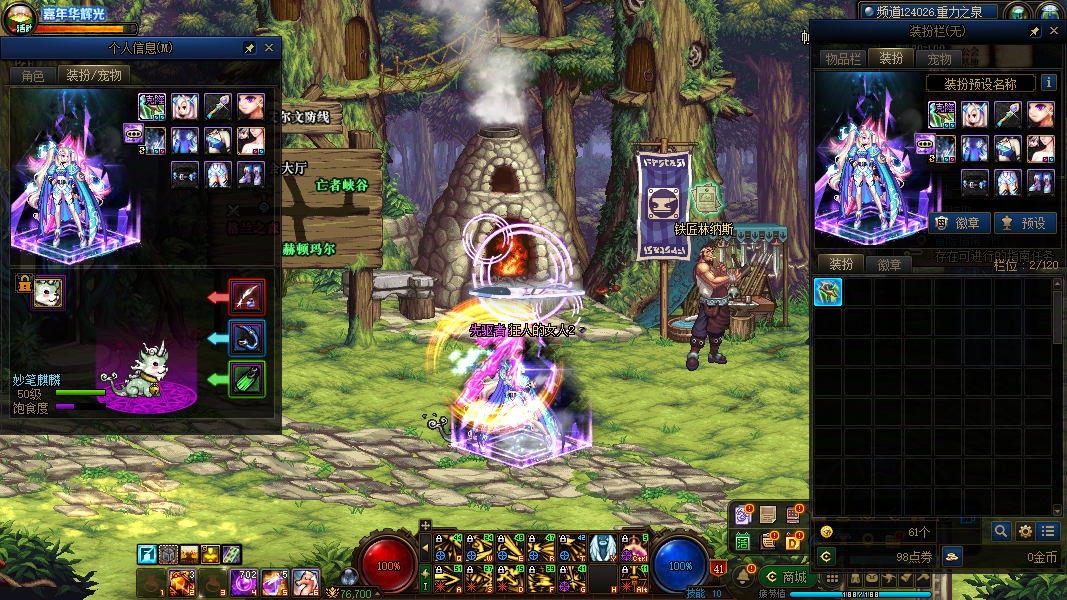Click the 徽章 emblem button under the avatar slots

pyautogui.click(x=959, y=223)
